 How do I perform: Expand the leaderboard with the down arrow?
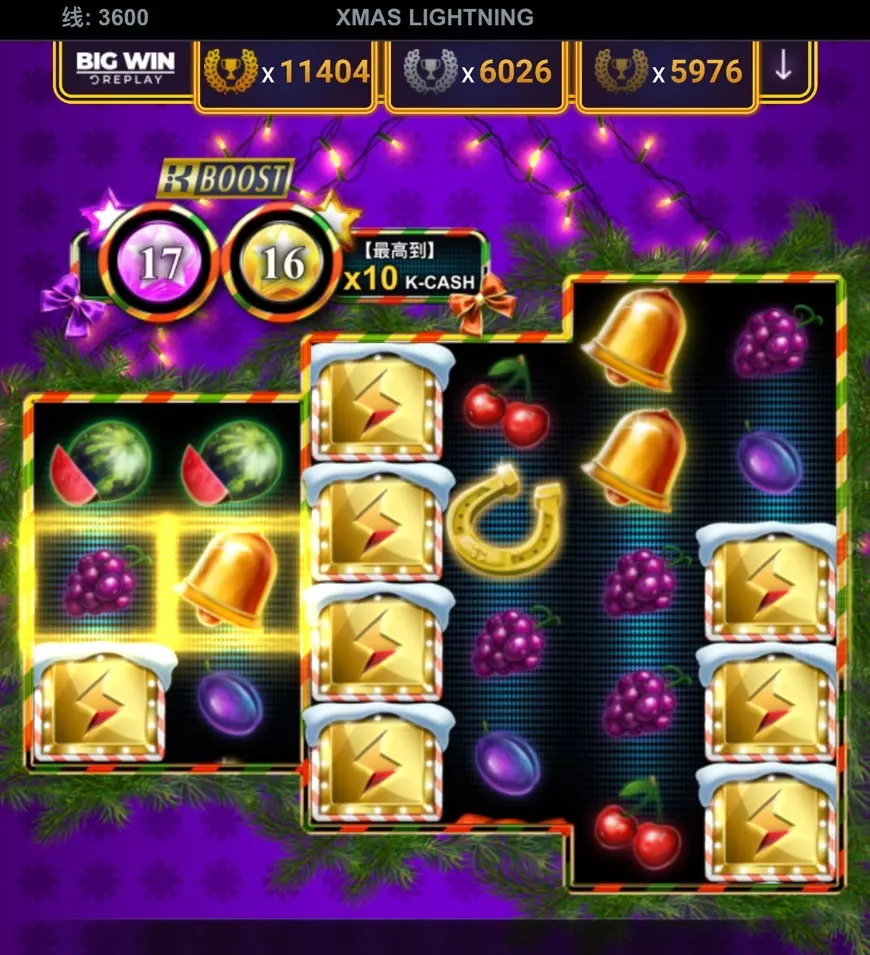pos(784,68)
